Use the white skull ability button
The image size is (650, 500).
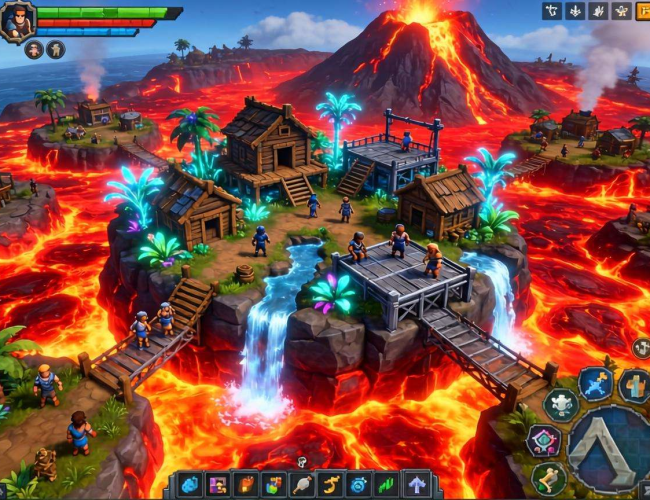561,404
